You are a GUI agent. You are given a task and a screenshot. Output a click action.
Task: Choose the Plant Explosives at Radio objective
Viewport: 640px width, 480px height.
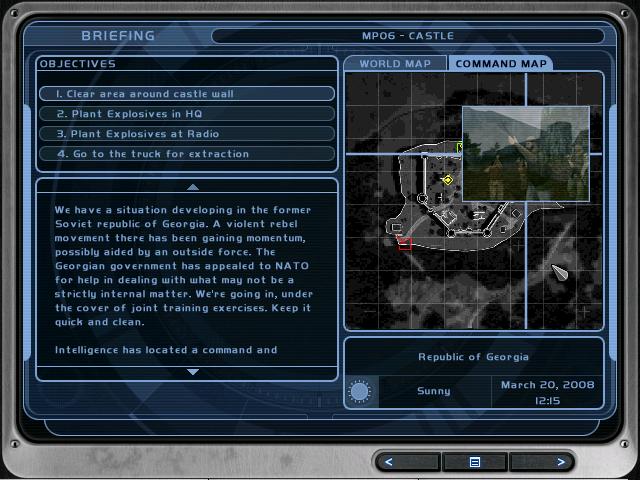coord(187,134)
